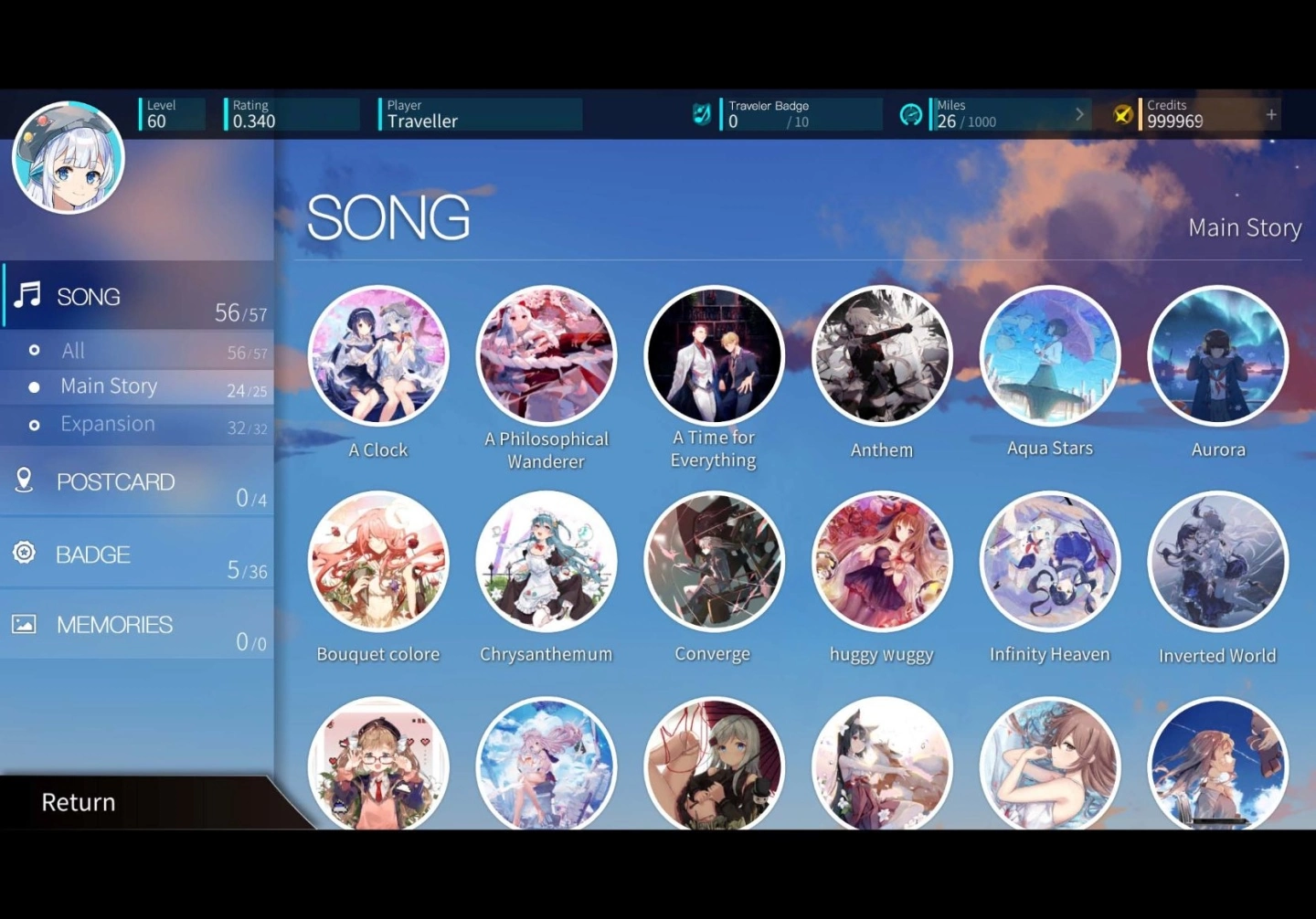Viewport: 1316px width, 919px height.
Task: Select the Expansion filter
Action: pos(107,422)
